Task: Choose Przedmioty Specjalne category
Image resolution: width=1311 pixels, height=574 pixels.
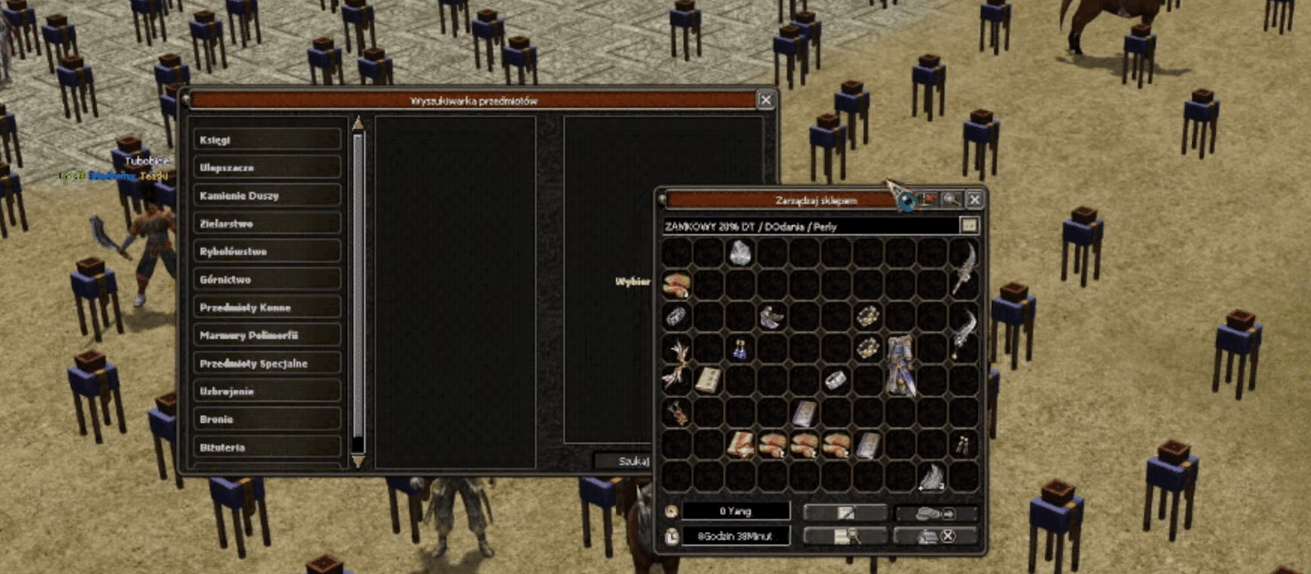Action: [267, 364]
